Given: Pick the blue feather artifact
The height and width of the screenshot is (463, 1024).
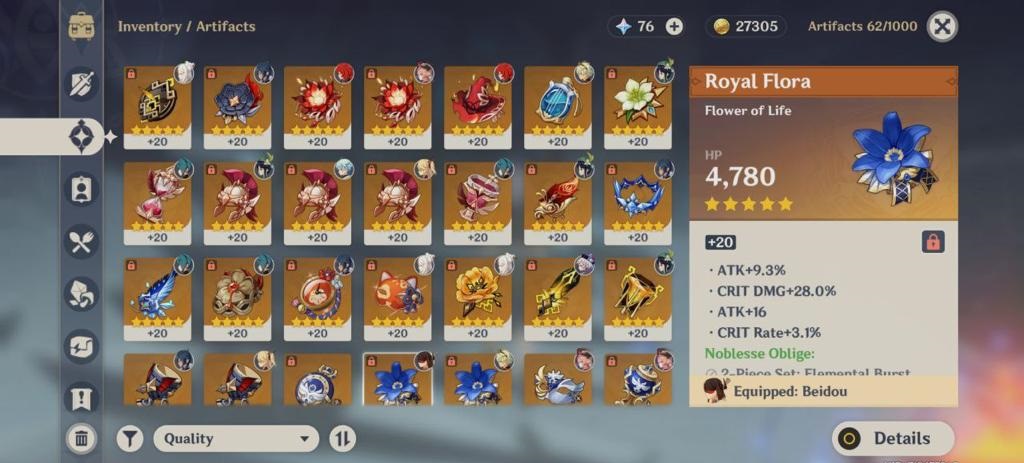Looking at the screenshot, I should pos(157,293).
